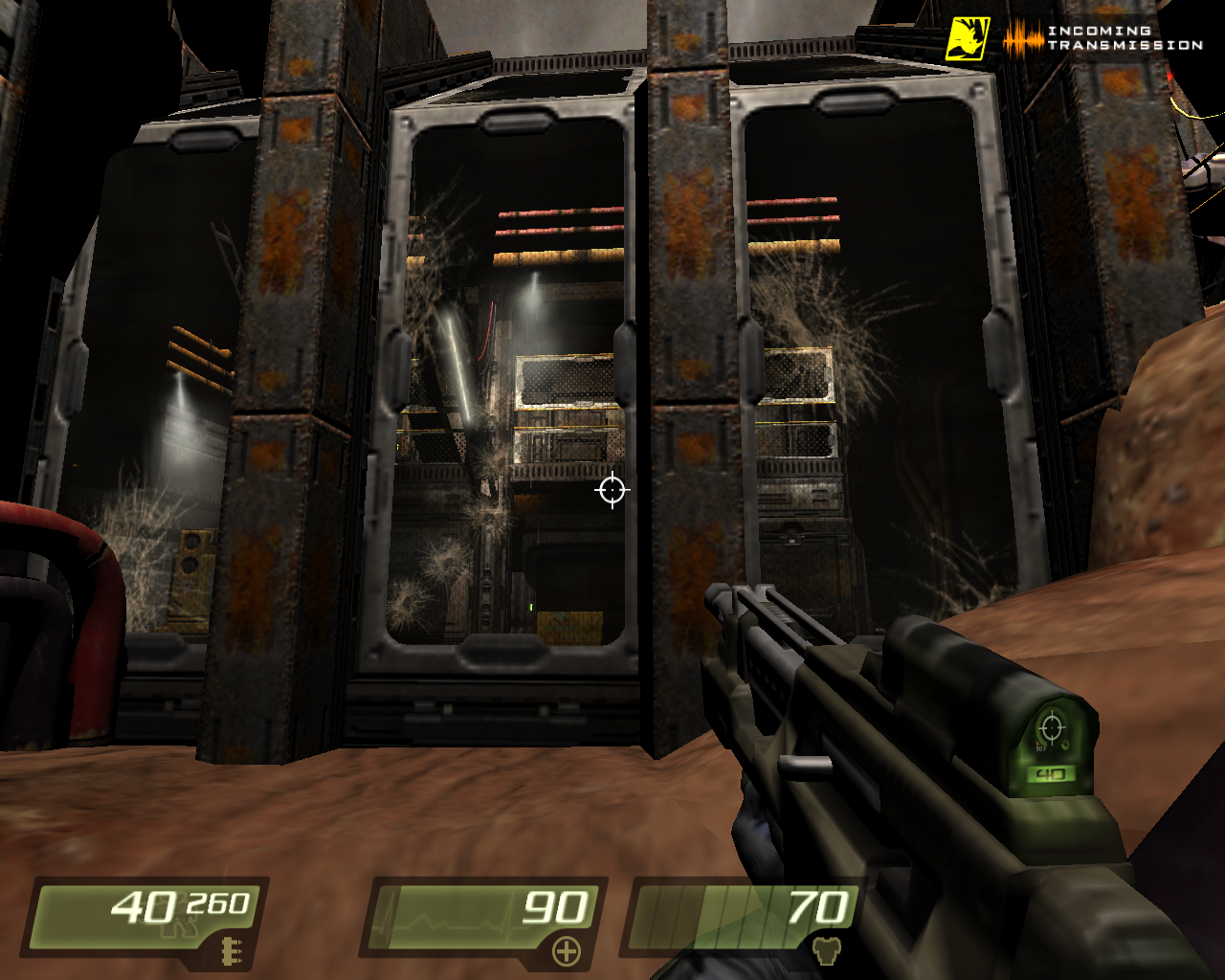Click the yellow Rhino Squad emblem
Viewport: 1225px width, 980px height.
[968, 39]
